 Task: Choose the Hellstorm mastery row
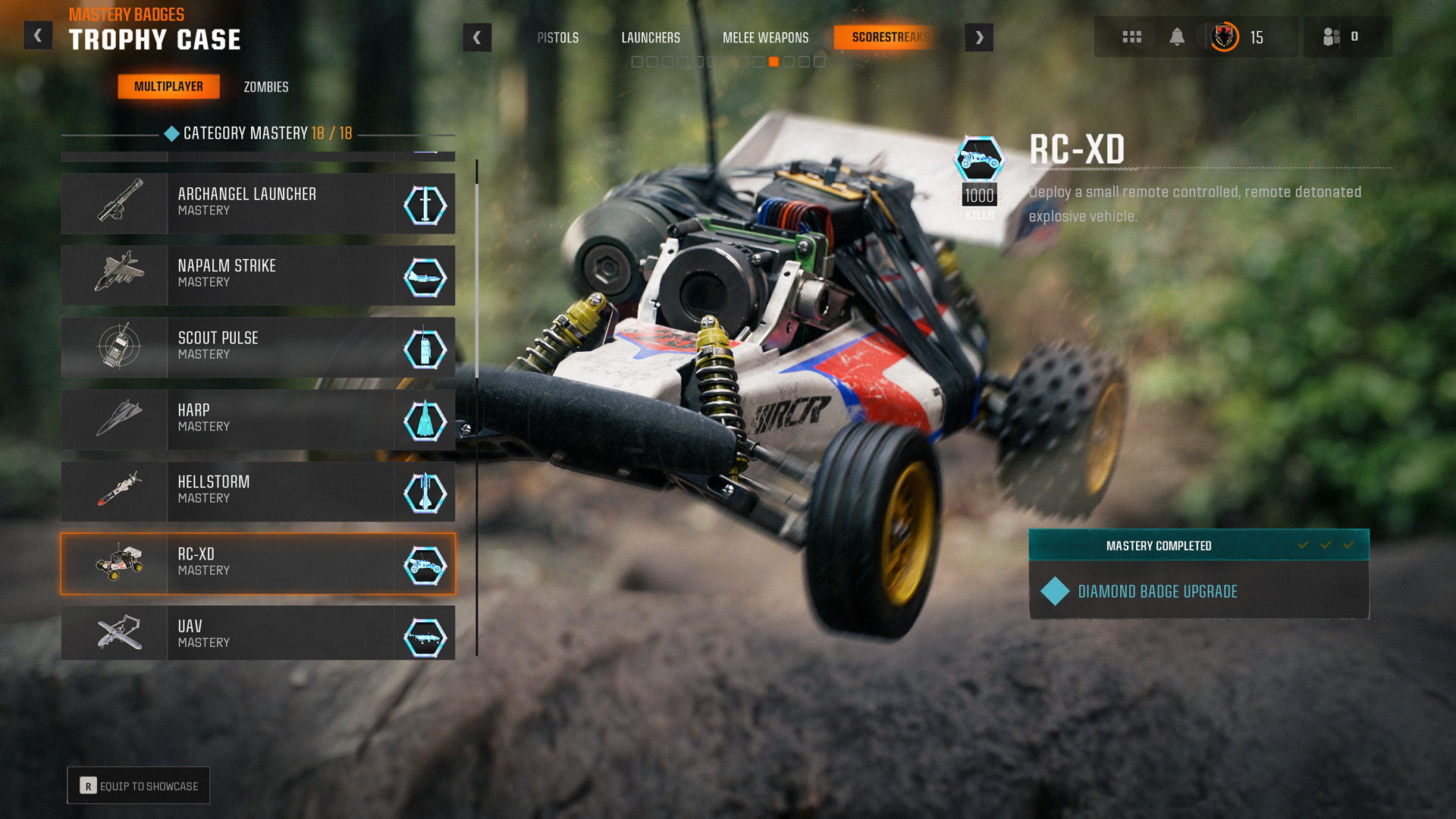258,491
